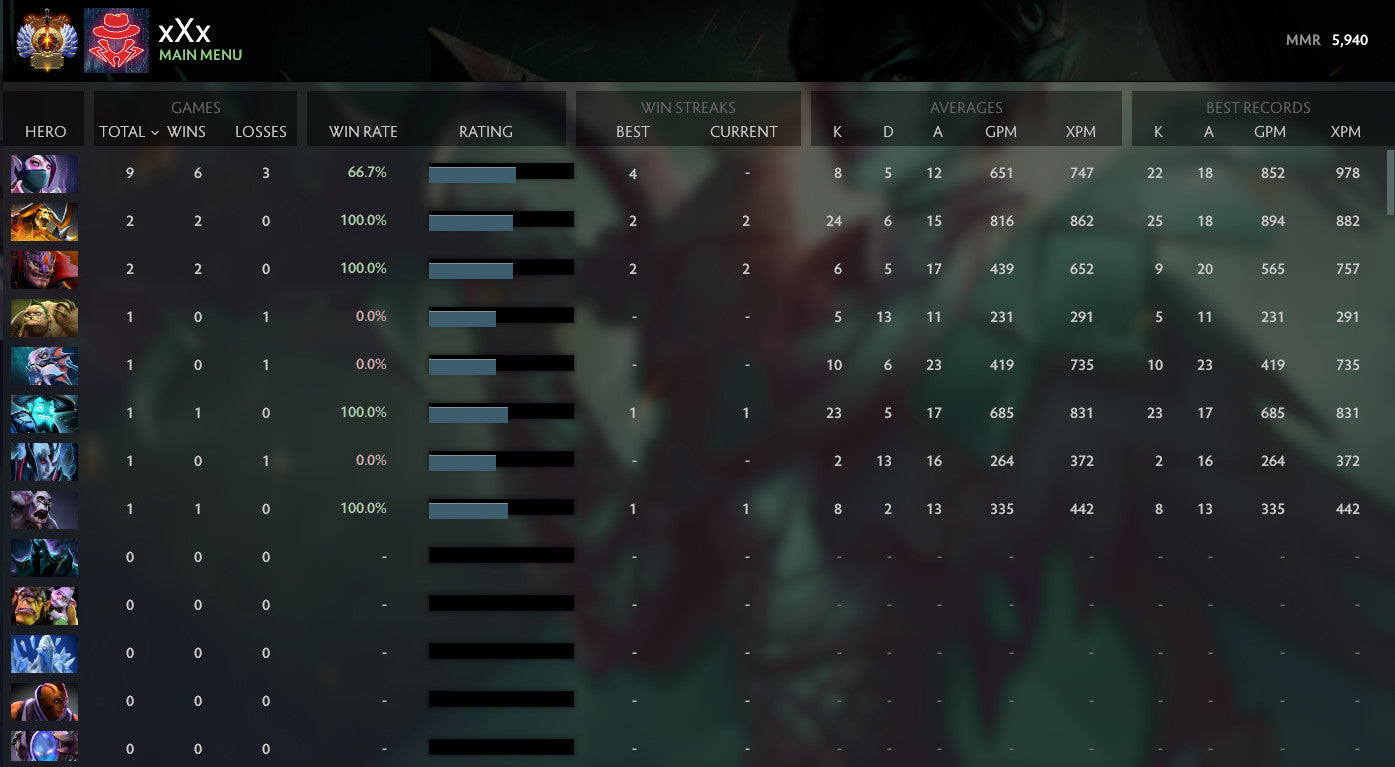Select the Vengeful Spirit hero portrait
This screenshot has height=767, width=1395.
pyautogui.click(x=44, y=461)
